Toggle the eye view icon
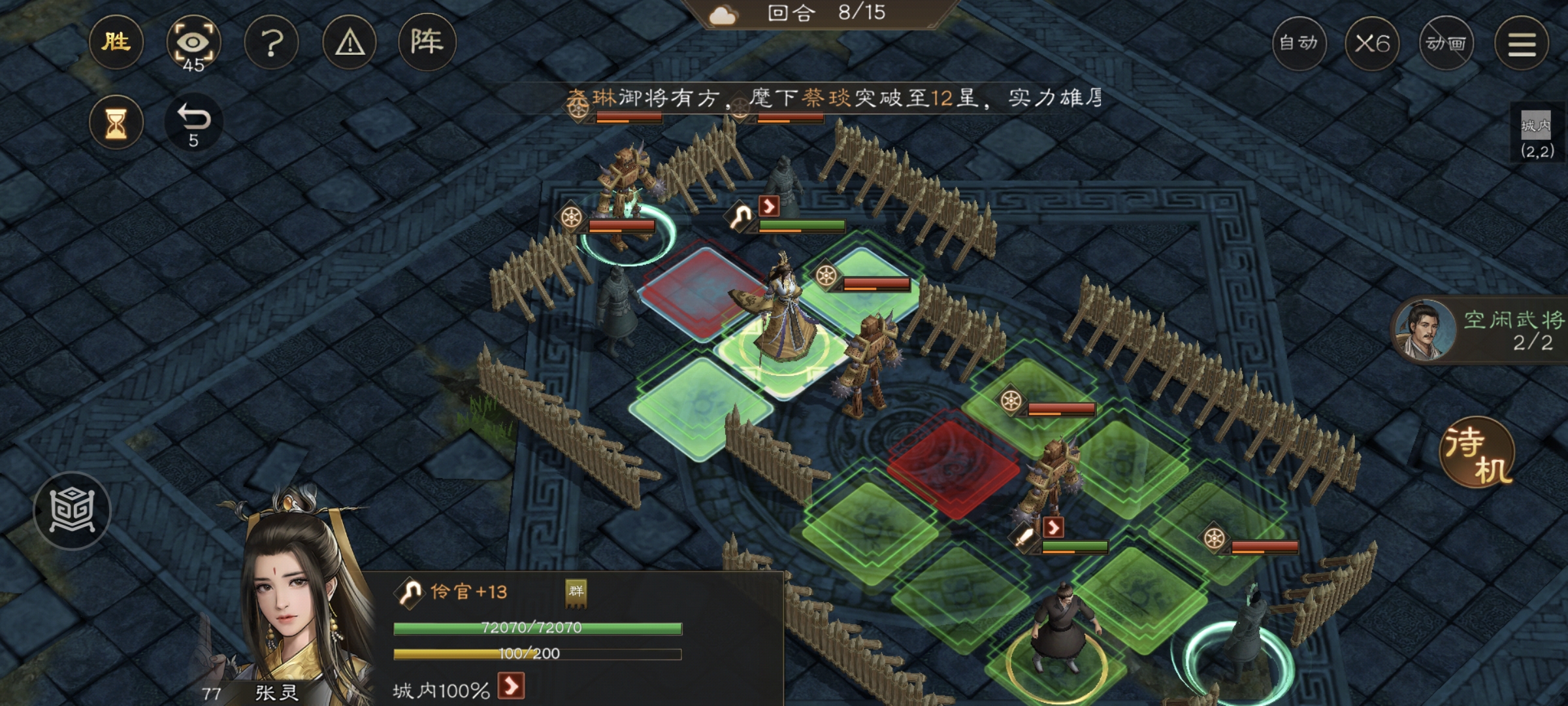 [193, 43]
